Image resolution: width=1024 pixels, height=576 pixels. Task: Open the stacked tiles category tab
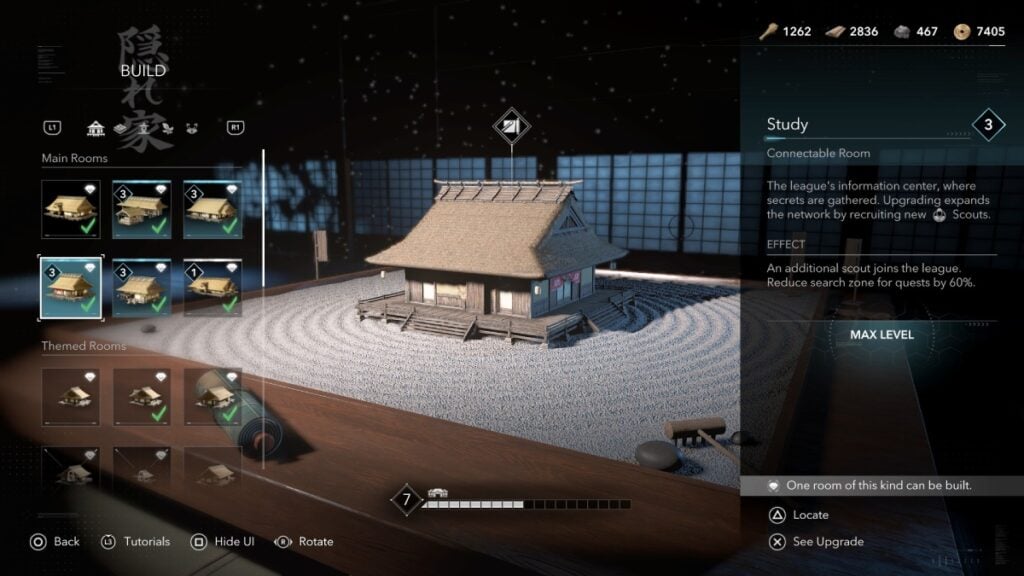click(119, 128)
